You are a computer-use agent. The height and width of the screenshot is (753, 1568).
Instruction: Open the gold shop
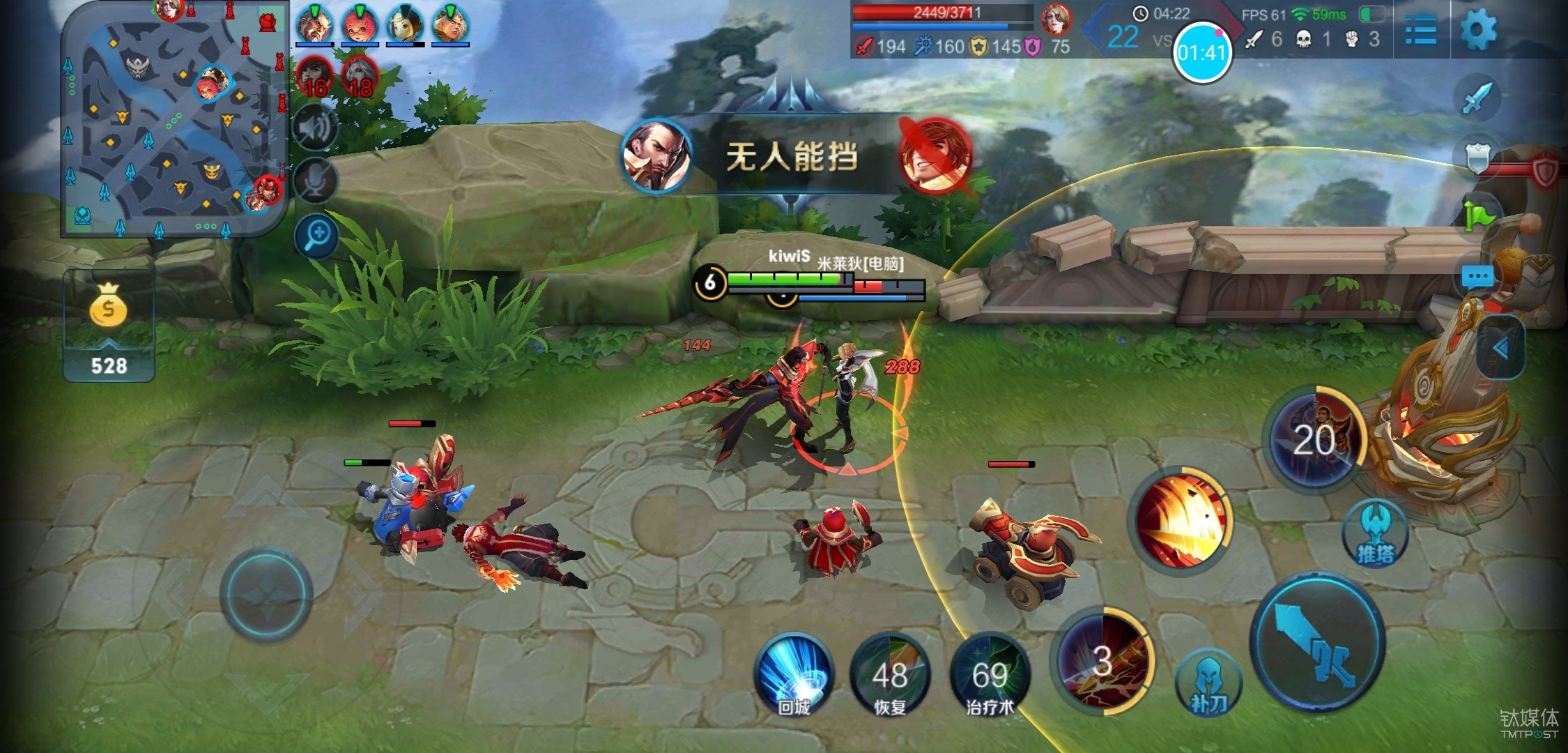click(x=109, y=326)
